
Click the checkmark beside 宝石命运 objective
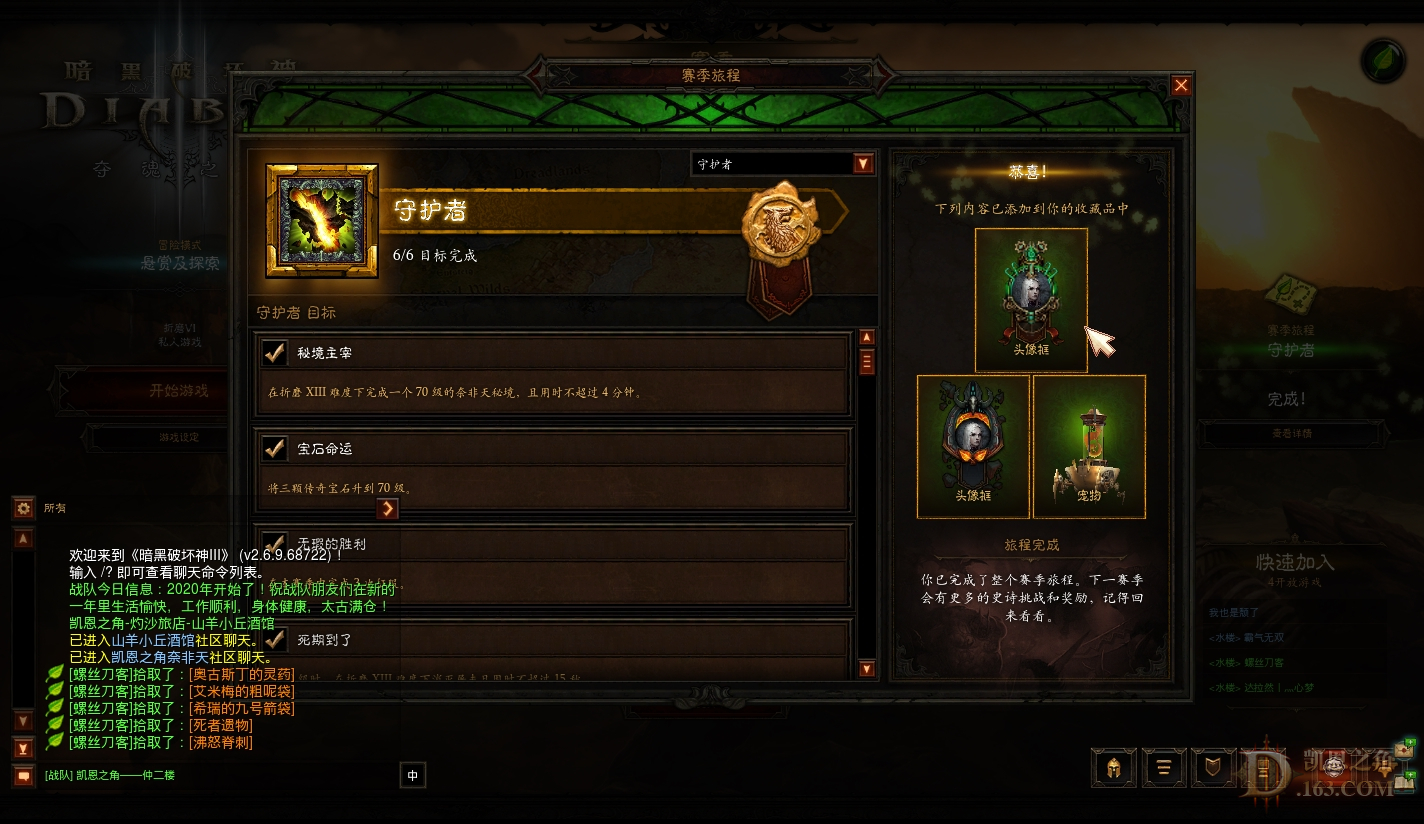click(x=275, y=446)
